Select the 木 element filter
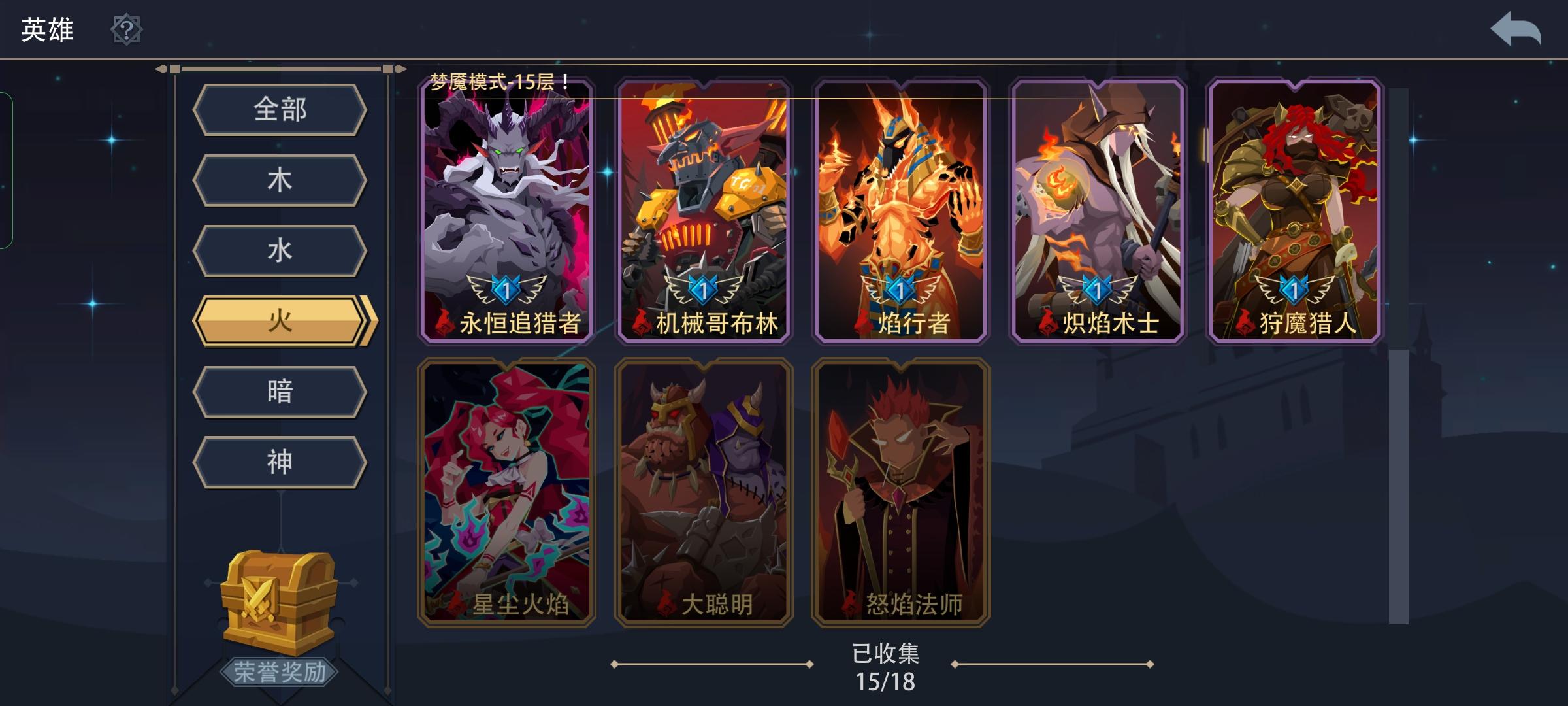The image size is (1568, 706). tap(280, 180)
